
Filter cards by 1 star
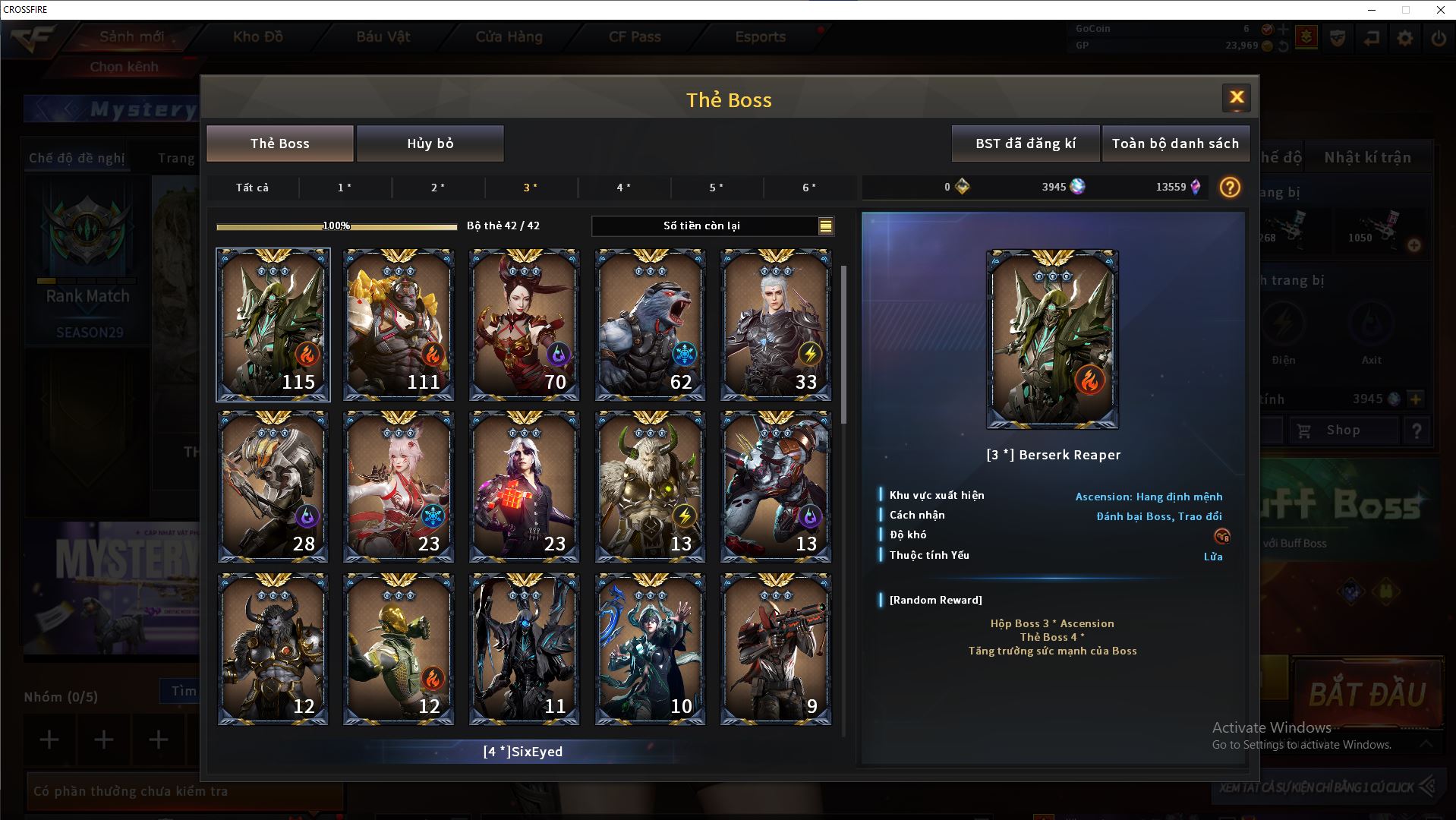tap(345, 188)
